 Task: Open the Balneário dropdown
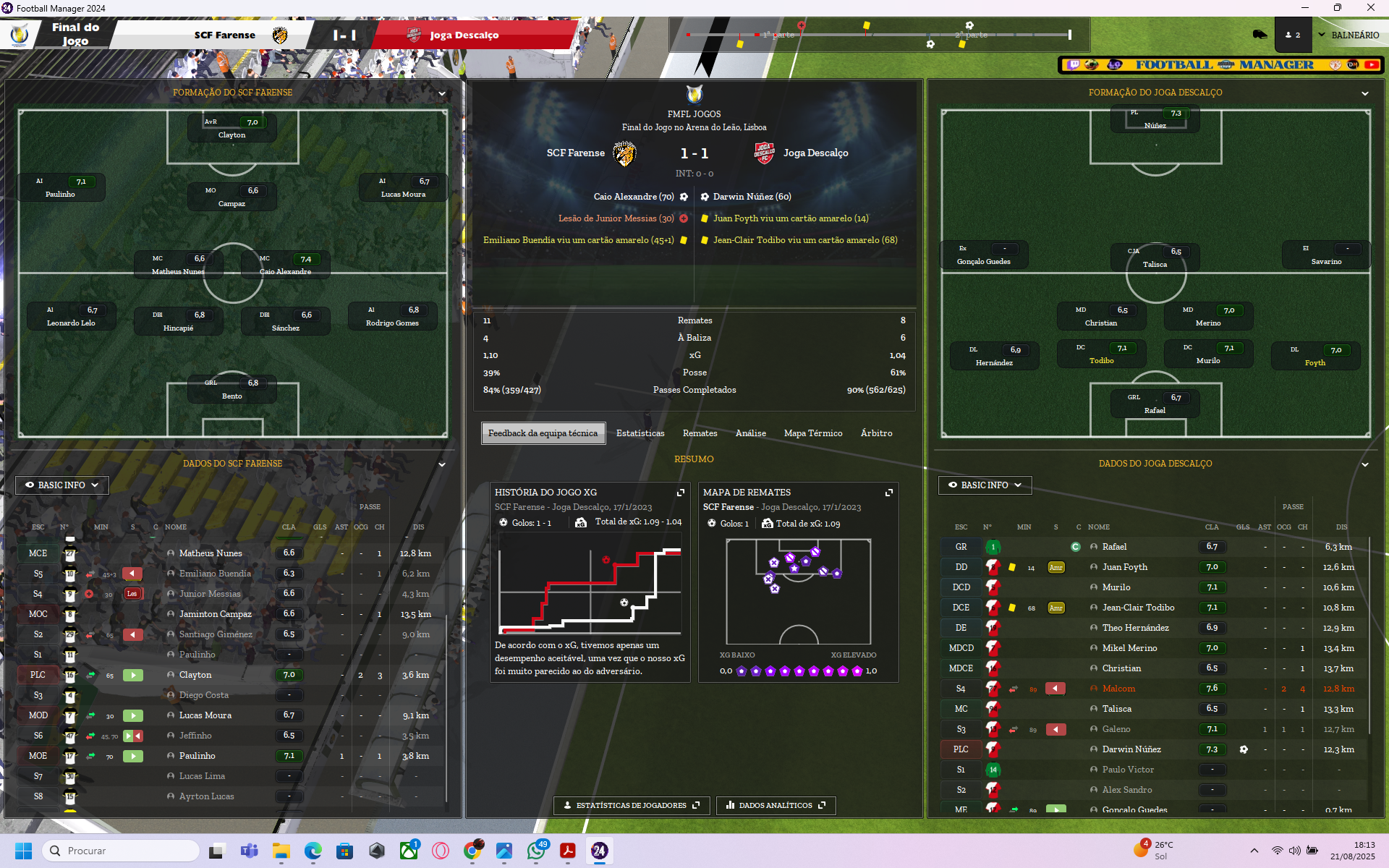[1348, 35]
